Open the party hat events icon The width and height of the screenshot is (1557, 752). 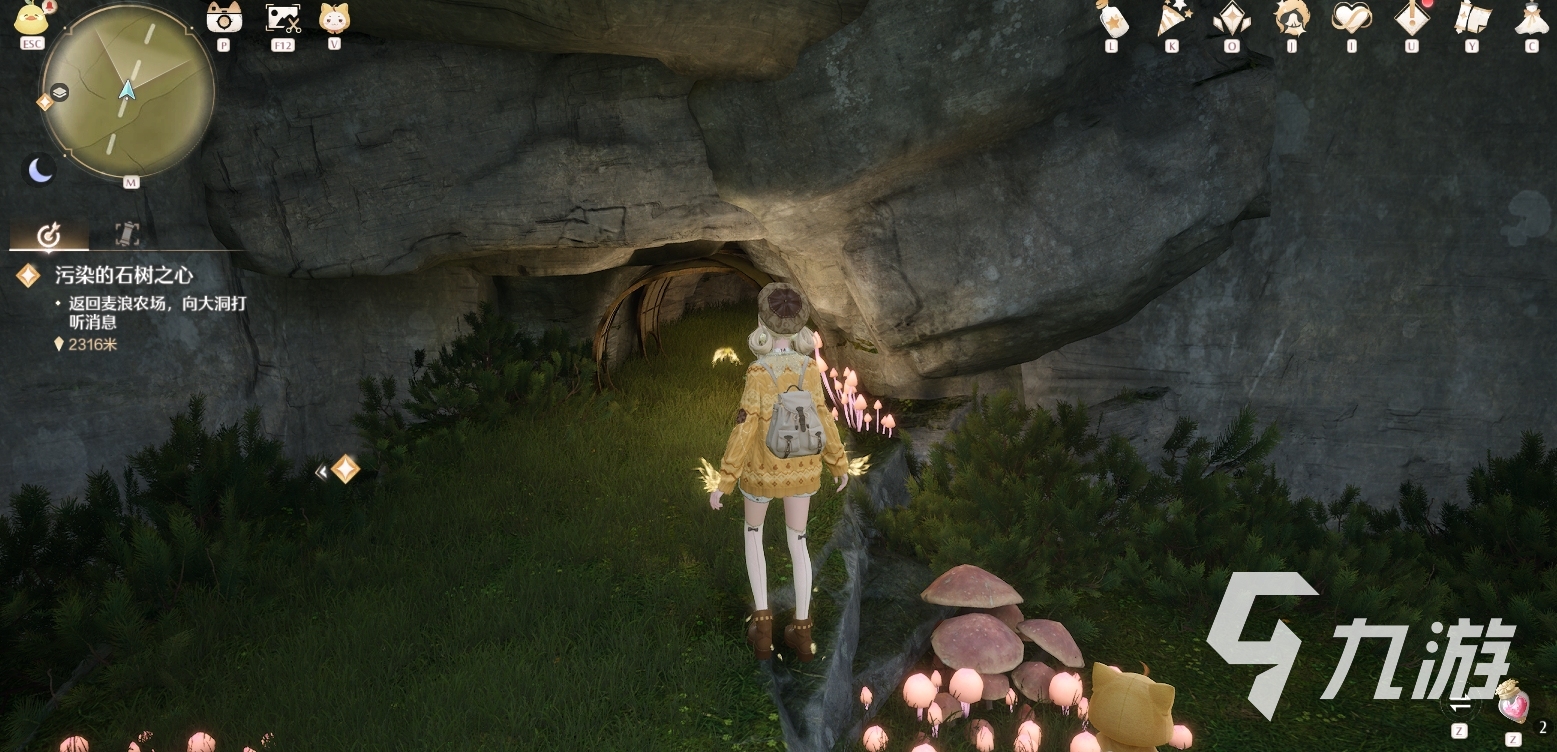[x=1170, y=19]
